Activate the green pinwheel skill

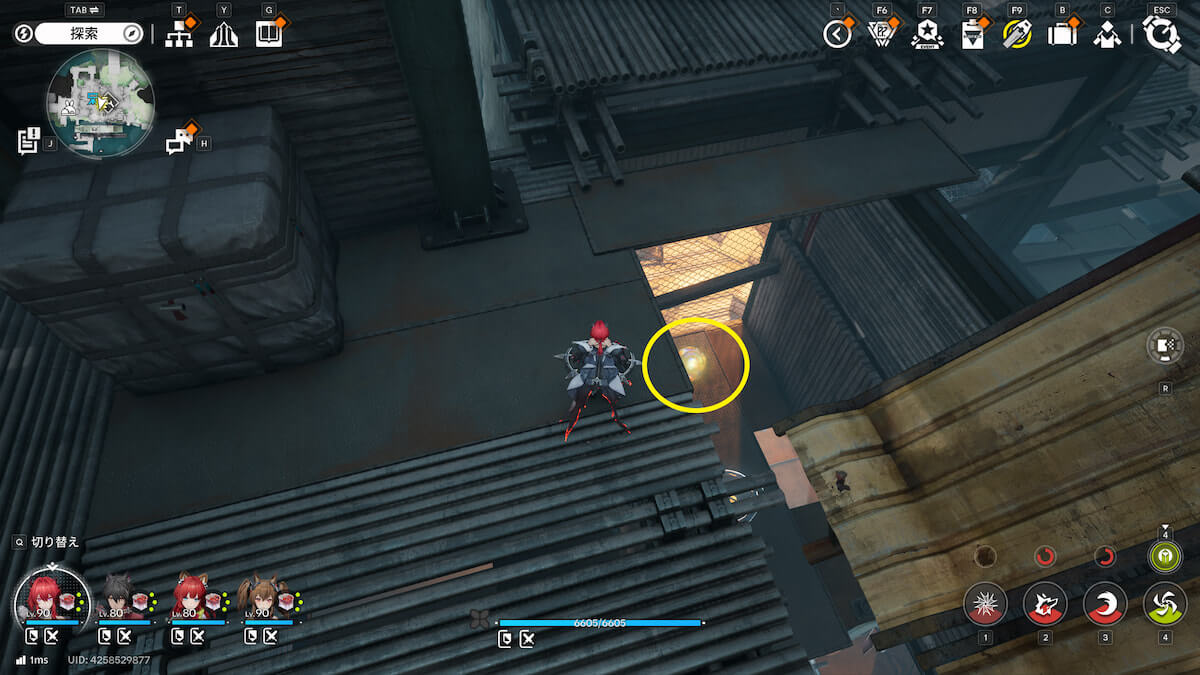pyautogui.click(x=1165, y=604)
